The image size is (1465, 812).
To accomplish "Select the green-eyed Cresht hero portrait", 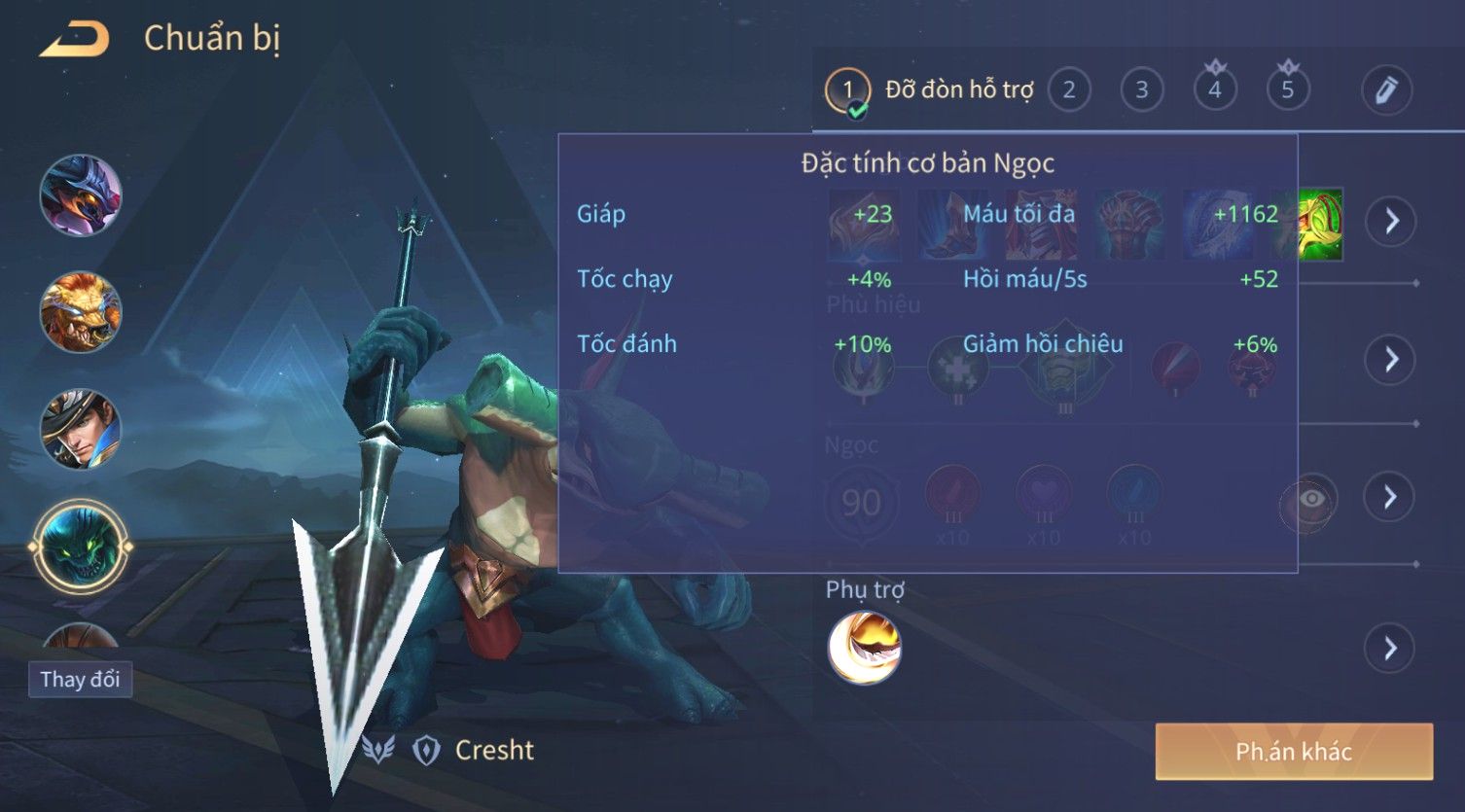I will click(x=81, y=547).
